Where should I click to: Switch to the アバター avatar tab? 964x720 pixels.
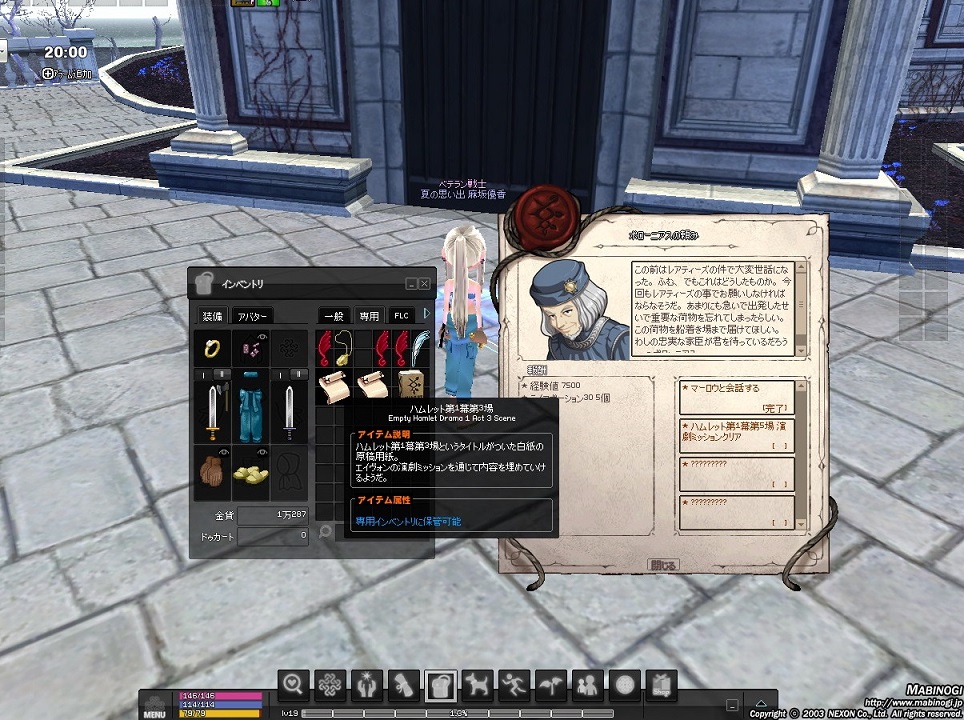(x=252, y=316)
